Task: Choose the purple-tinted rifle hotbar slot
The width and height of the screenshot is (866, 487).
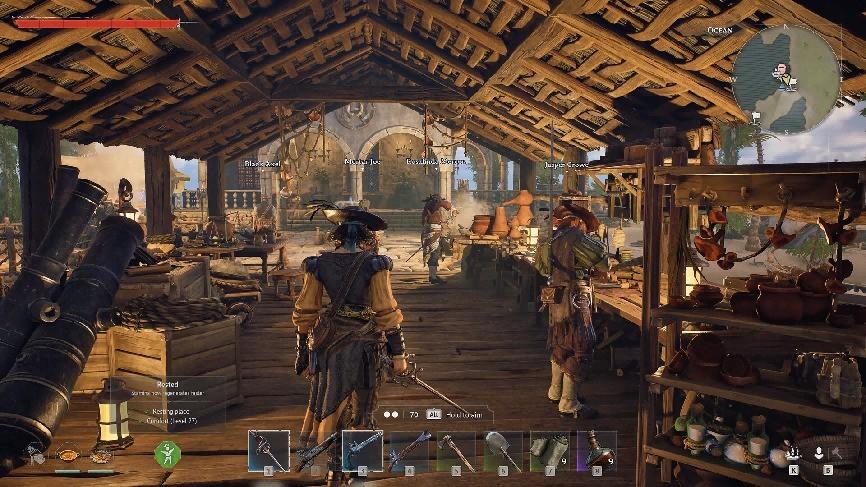Action: pos(409,451)
